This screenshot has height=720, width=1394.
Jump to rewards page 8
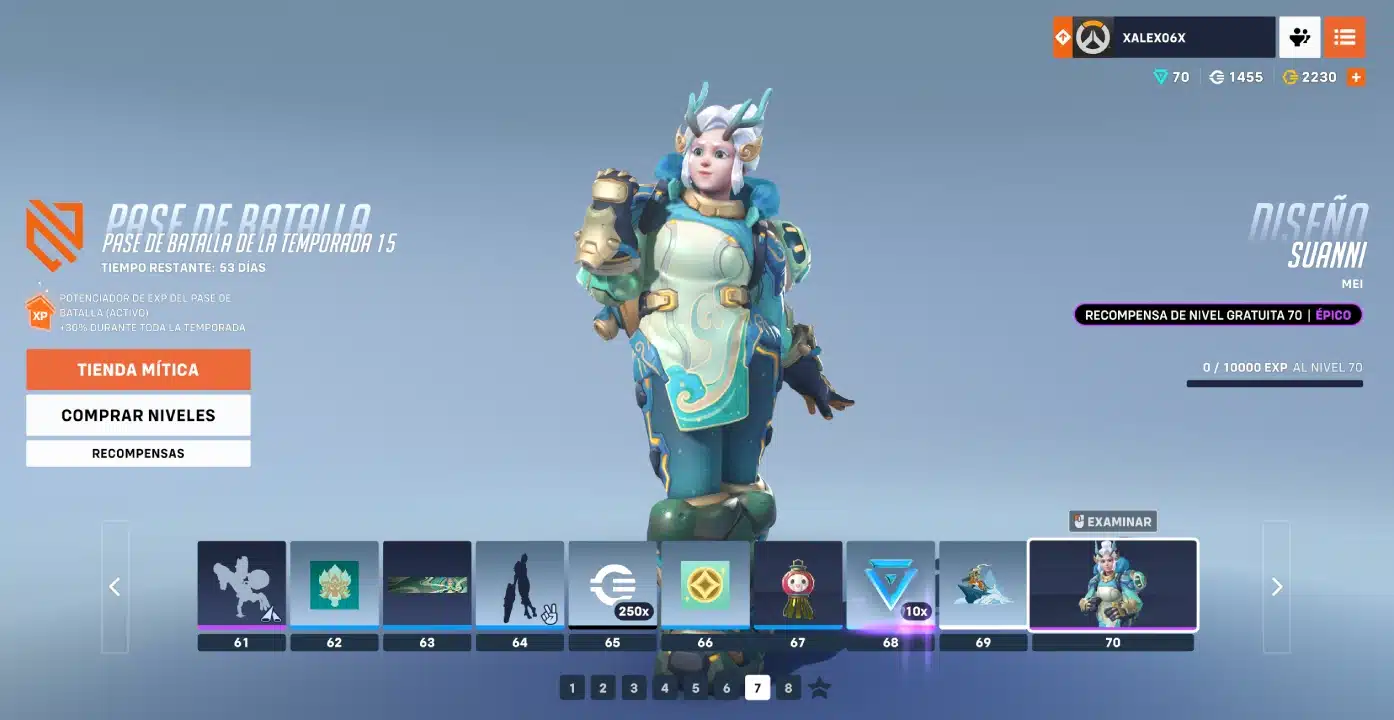coord(789,688)
